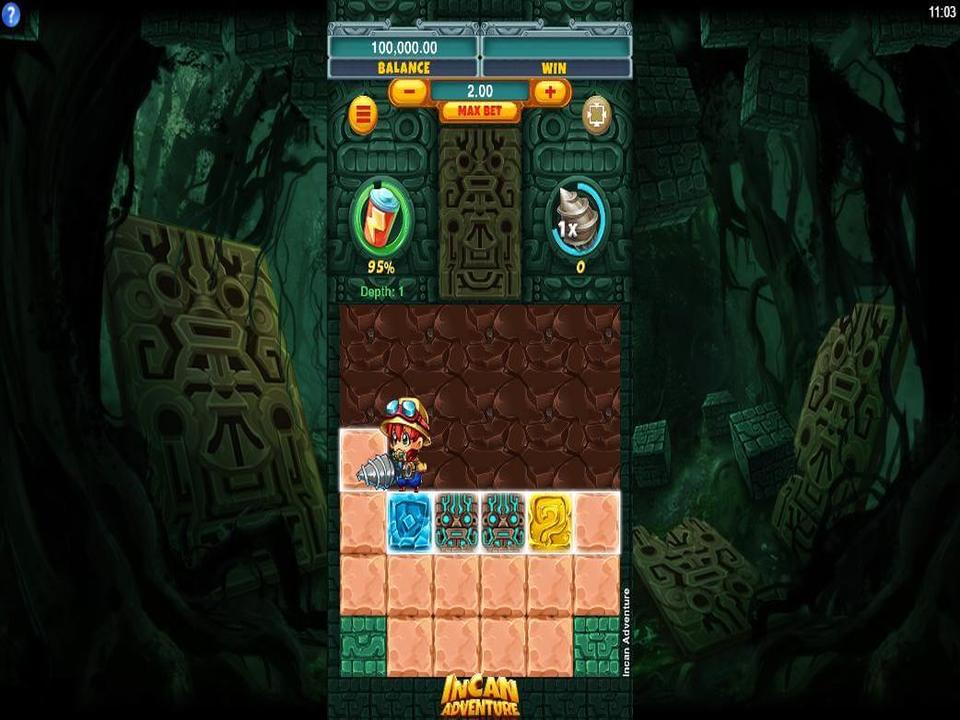
Task: Set the wager with MAX BET
Action: [x=479, y=111]
